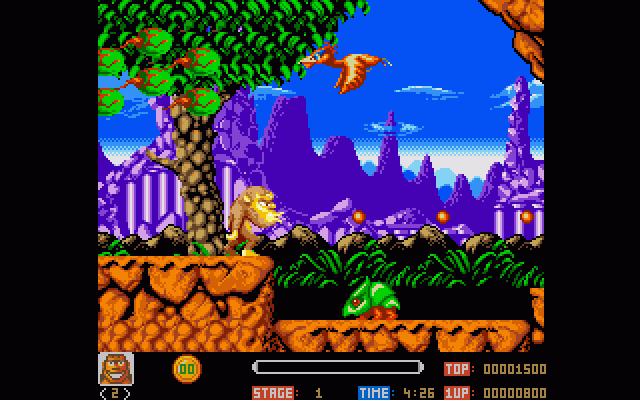
Task: Select the gold coin counter icon
Action: [x=186, y=368]
